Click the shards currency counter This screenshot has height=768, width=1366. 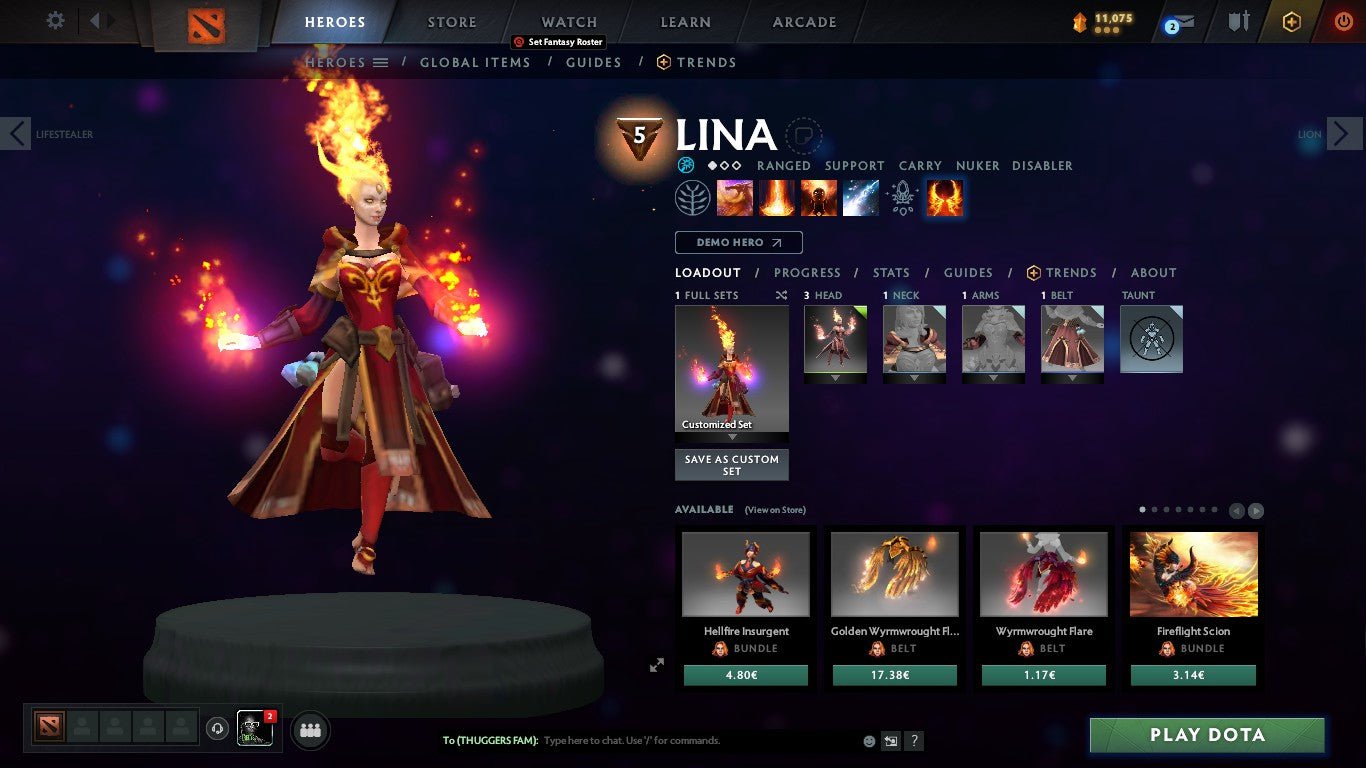click(1105, 18)
